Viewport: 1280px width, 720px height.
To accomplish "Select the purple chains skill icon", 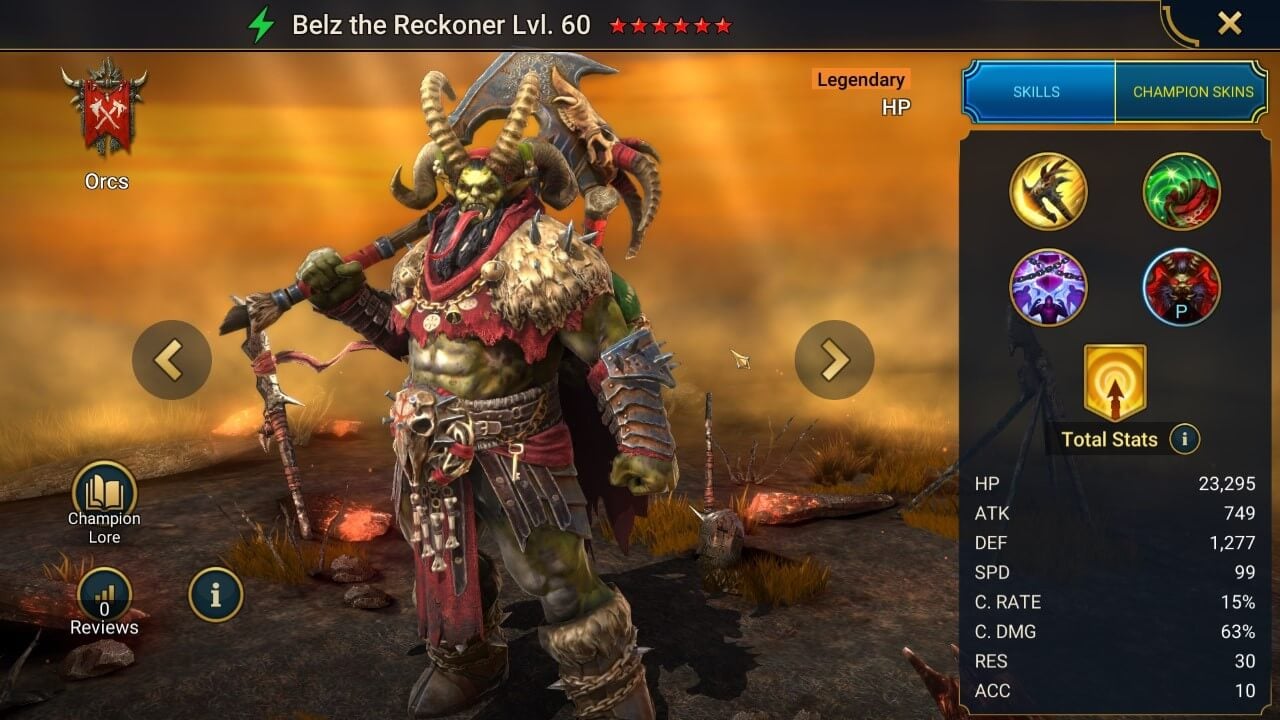I will click(1048, 287).
